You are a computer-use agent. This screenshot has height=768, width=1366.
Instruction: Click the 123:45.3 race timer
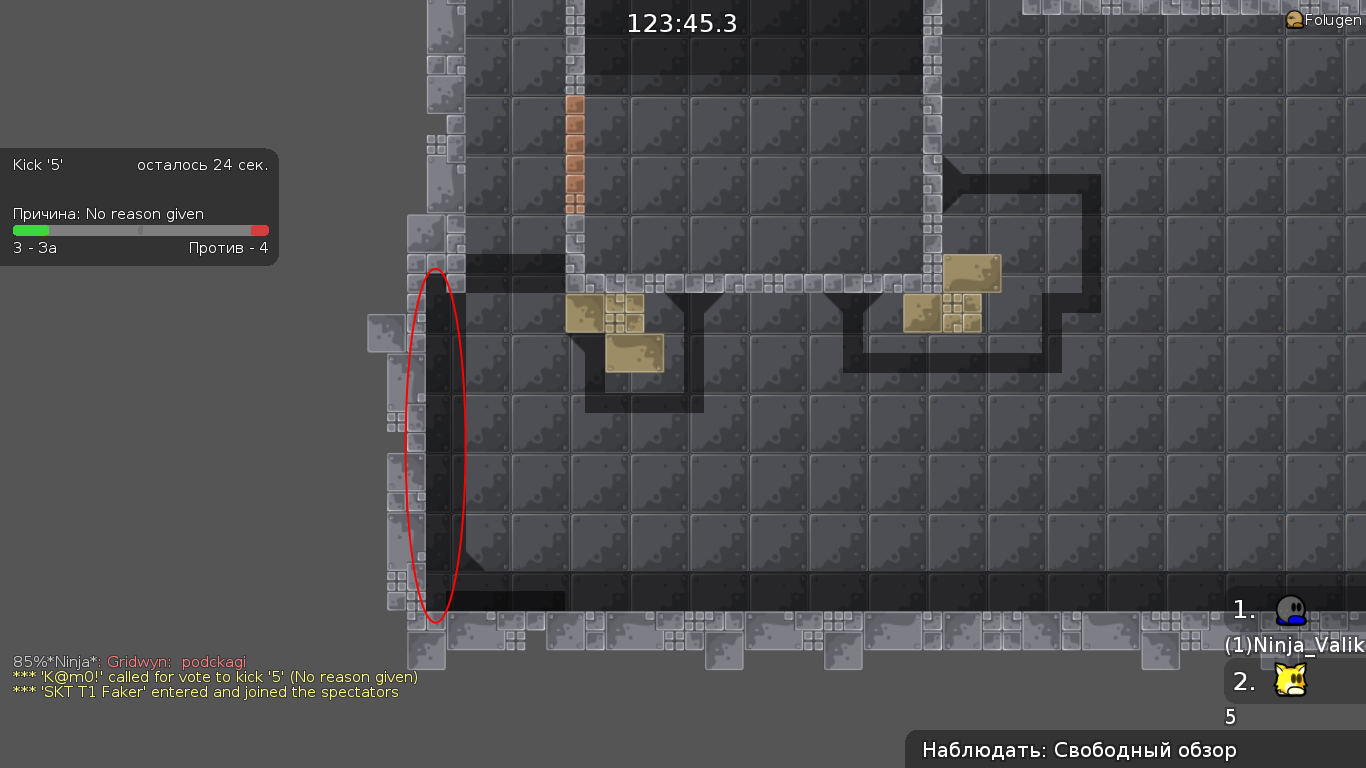coord(681,22)
